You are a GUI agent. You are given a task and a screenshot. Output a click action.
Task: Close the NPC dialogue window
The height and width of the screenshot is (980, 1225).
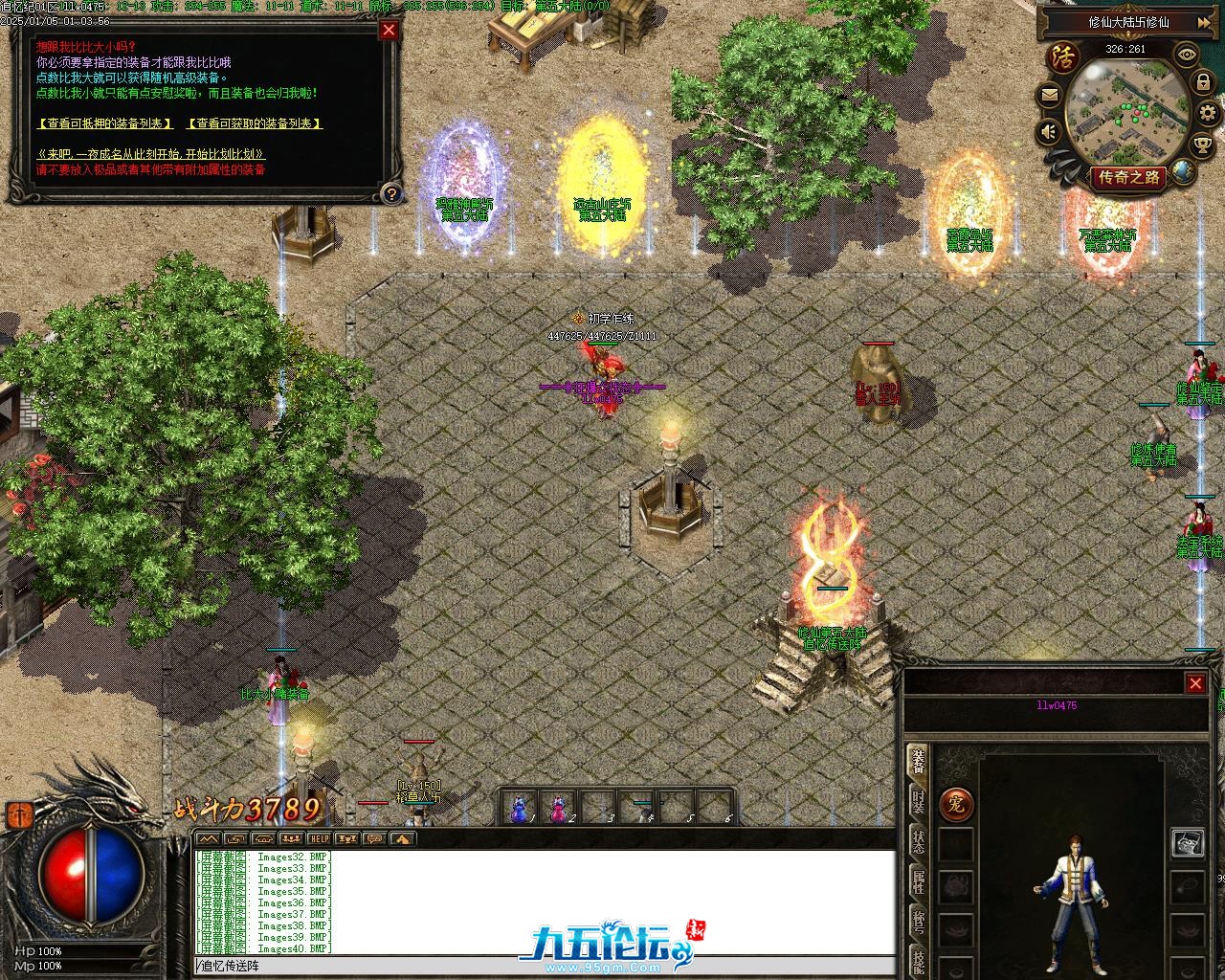tap(389, 30)
